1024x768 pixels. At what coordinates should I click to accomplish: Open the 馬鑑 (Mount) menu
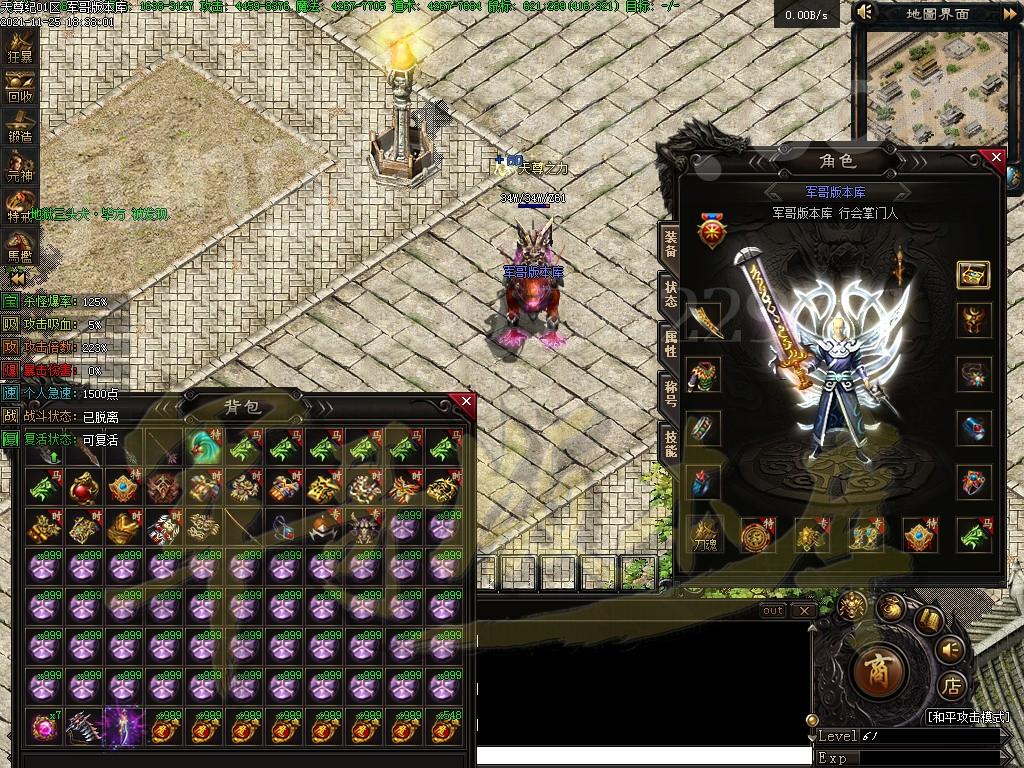click(x=20, y=246)
